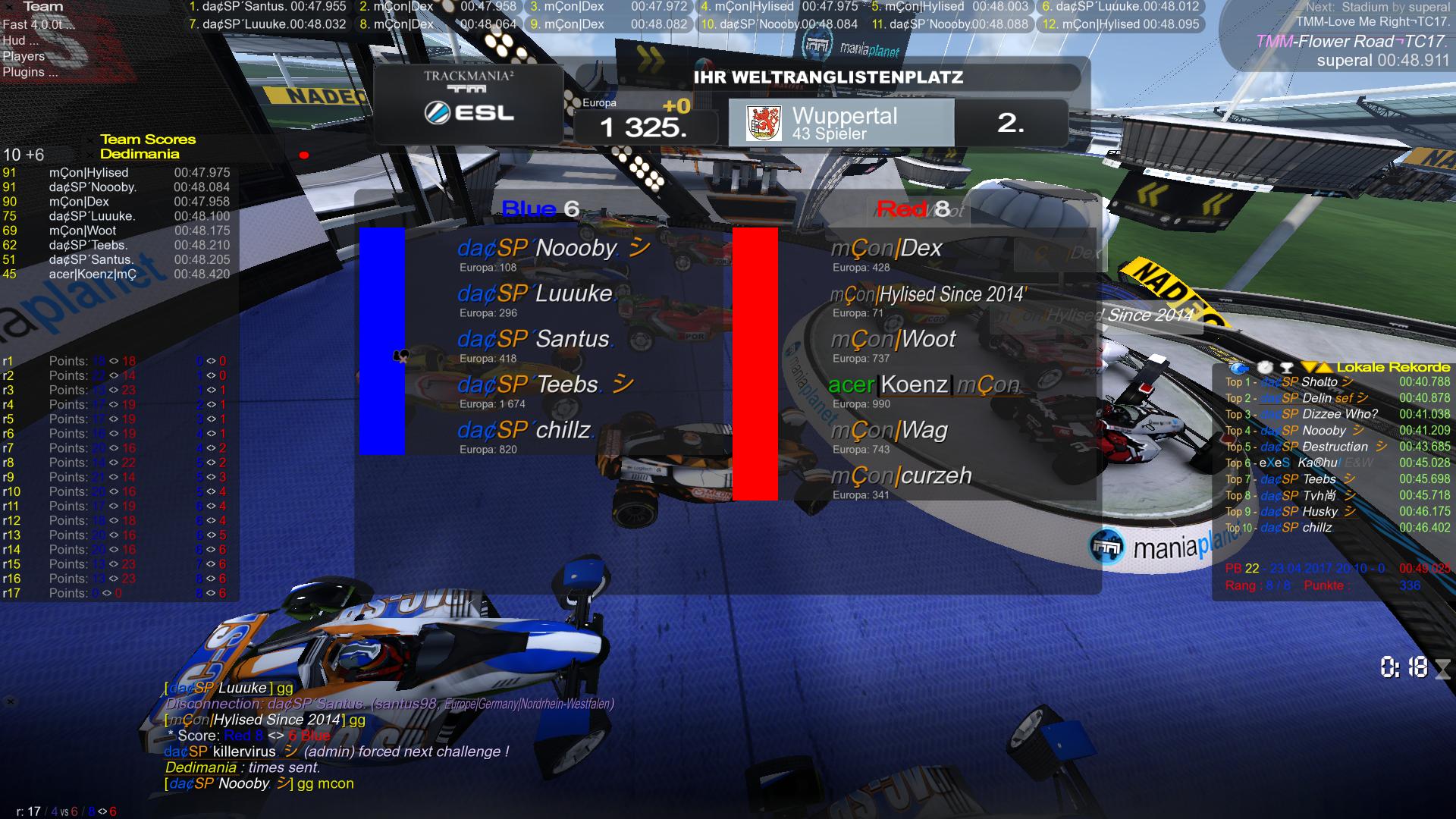Click the blue arrow icon beside Lokale Rekorde
This screenshot has height=819, width=1456.
(1238, 368)
